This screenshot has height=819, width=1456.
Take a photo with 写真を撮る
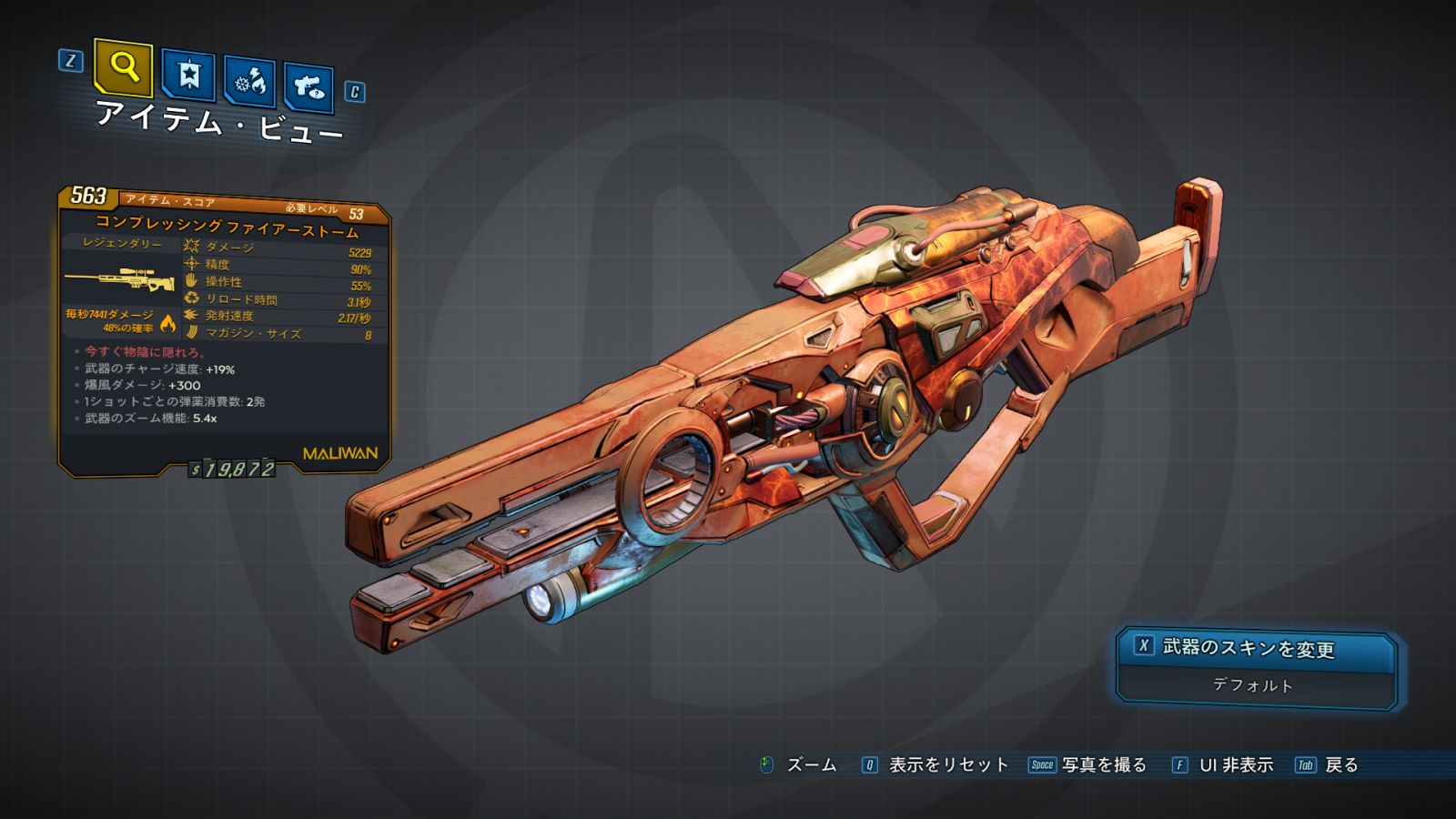click(1103, 765)
